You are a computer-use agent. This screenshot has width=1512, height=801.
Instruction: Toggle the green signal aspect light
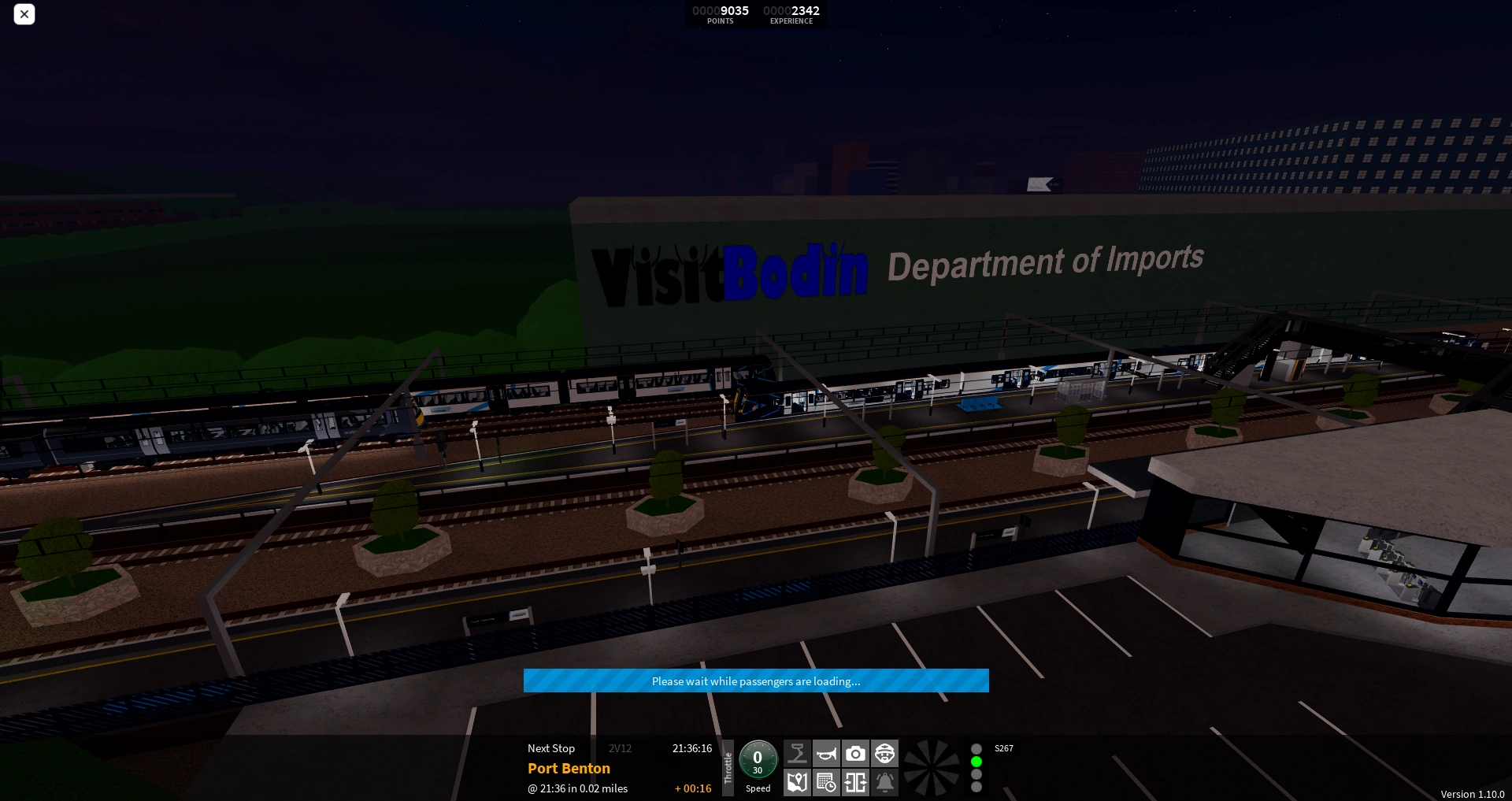pos(976,761)
